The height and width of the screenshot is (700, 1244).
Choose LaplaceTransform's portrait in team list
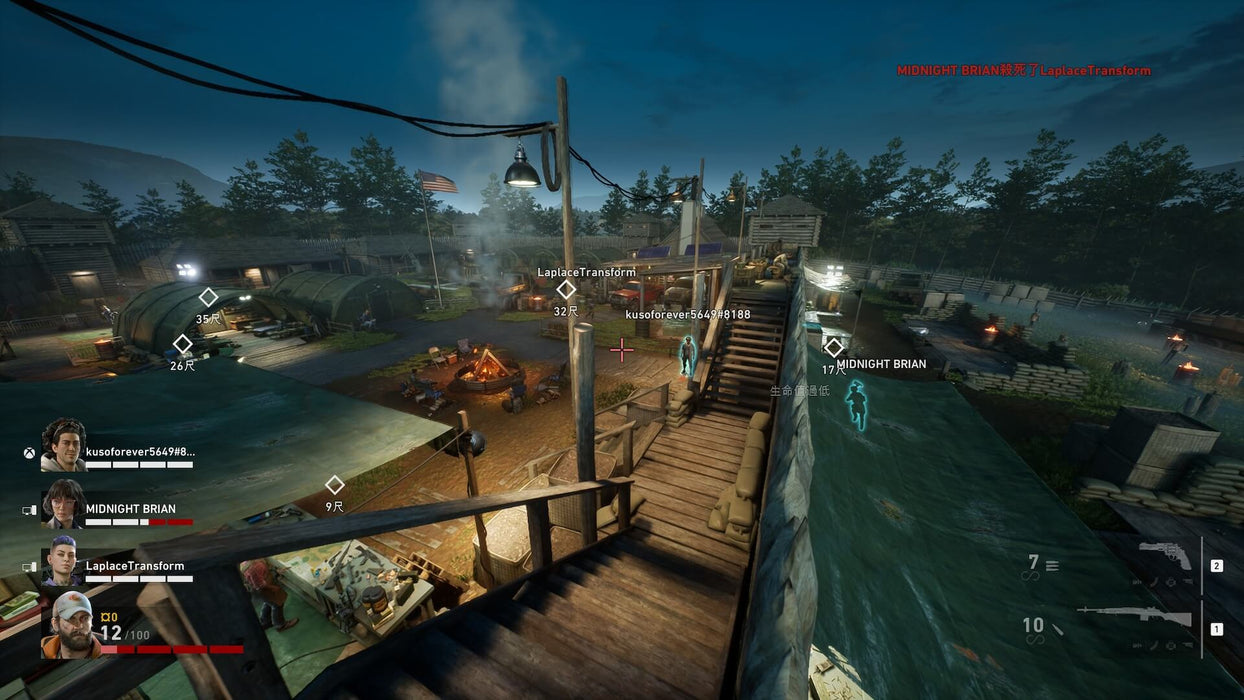tap(62, 560)
